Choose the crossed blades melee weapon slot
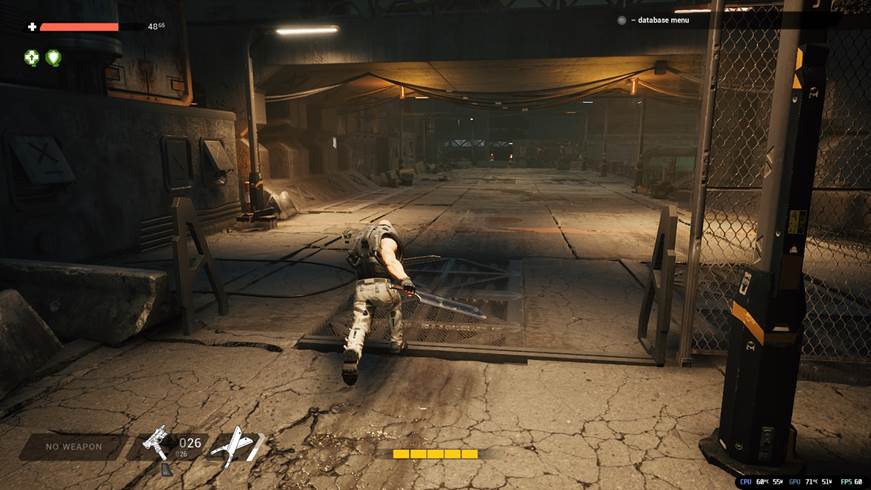This screenshot has height=490, width=871. click(x=237, y=444)
